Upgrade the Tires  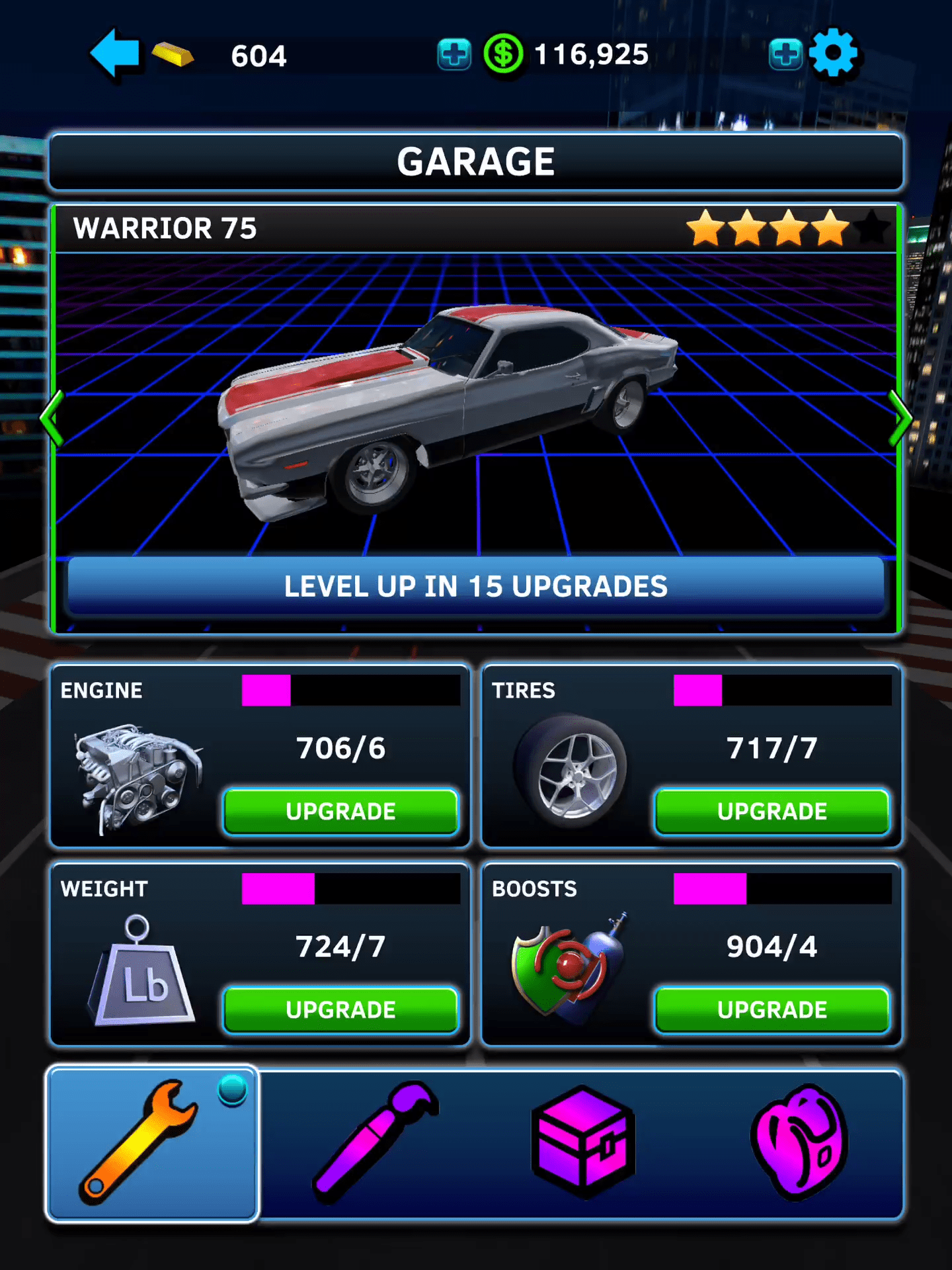tap(772, 811)
